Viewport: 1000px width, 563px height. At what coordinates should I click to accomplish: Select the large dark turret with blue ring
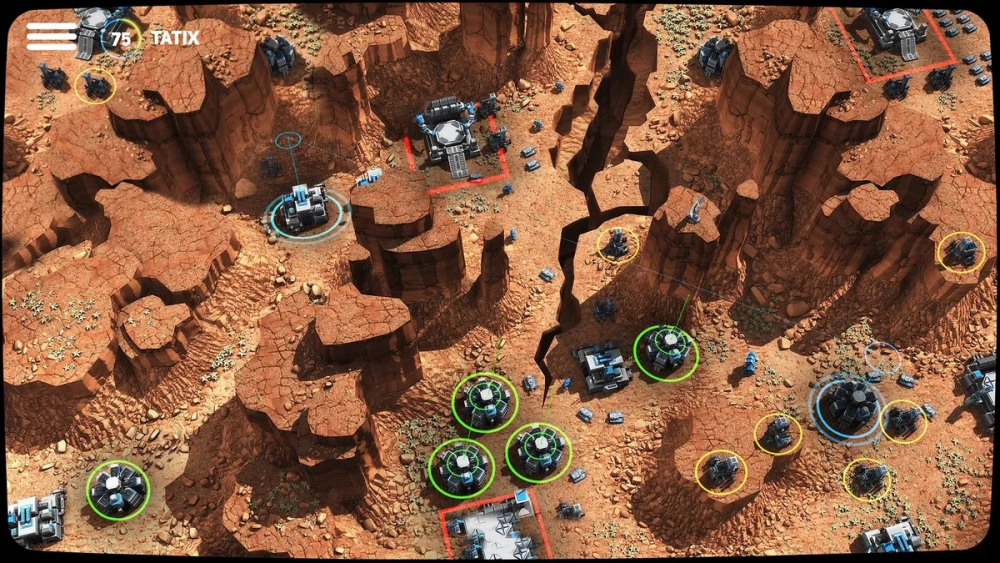coord(847,405)
